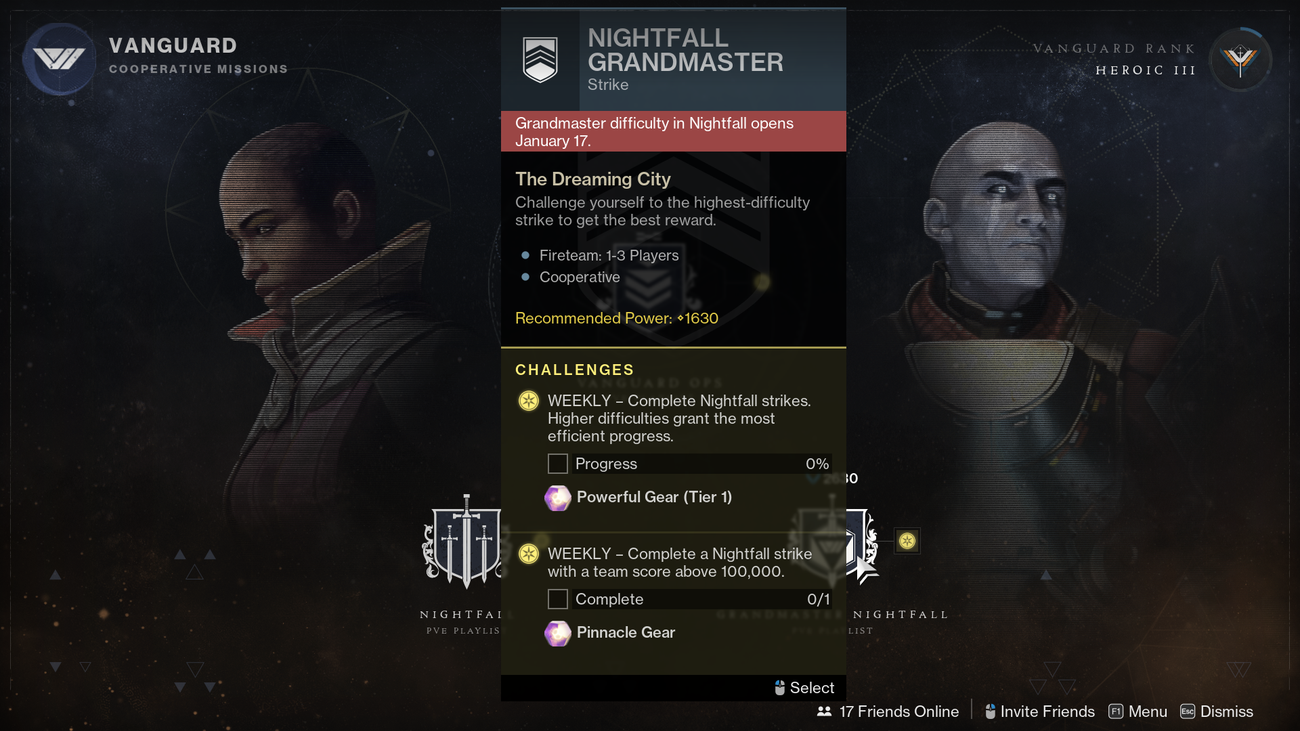The image size is (1300, 731).
Task: Click Invite Friends in the status bar
Action: click(x=1040, y=711)
